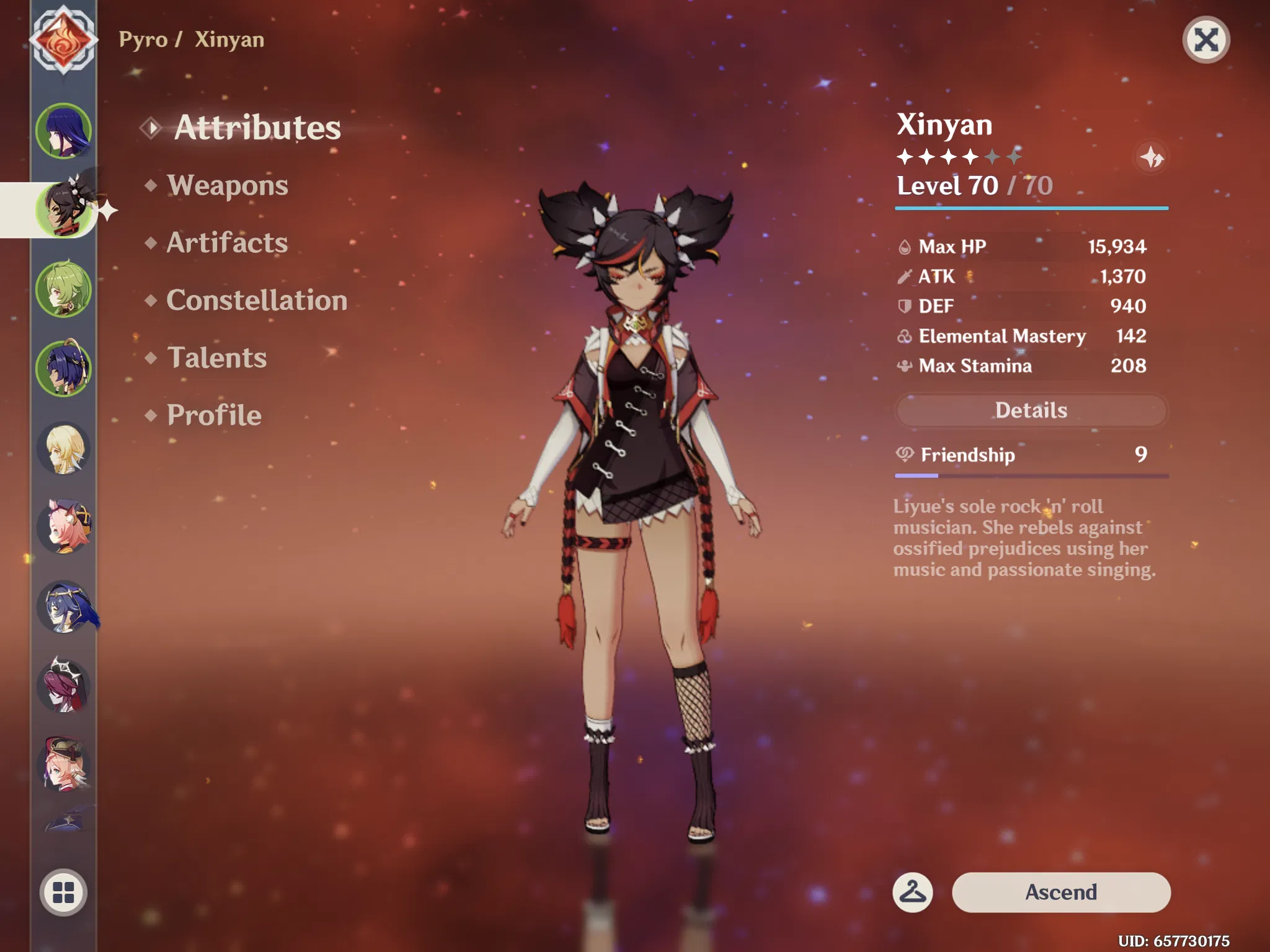Choose Rosaria's dark red-haired portrait
Image resolution: width=1270 pixels, height=952 pixels.
coord(63,685)
